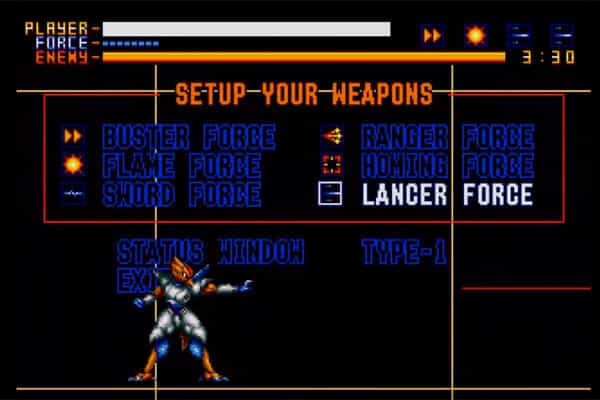Select the highlighted Lancer Force entry

447,194
